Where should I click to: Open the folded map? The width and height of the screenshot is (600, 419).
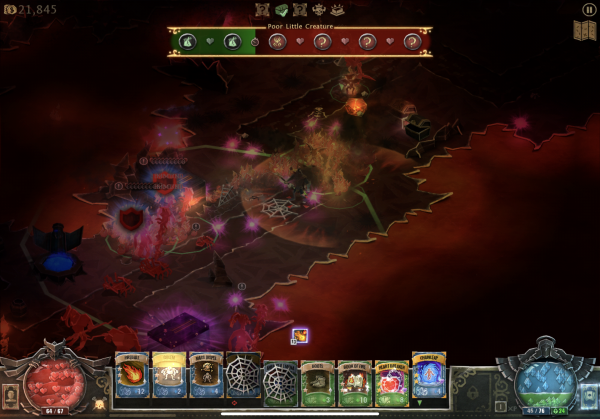click(x=584, y=30)
